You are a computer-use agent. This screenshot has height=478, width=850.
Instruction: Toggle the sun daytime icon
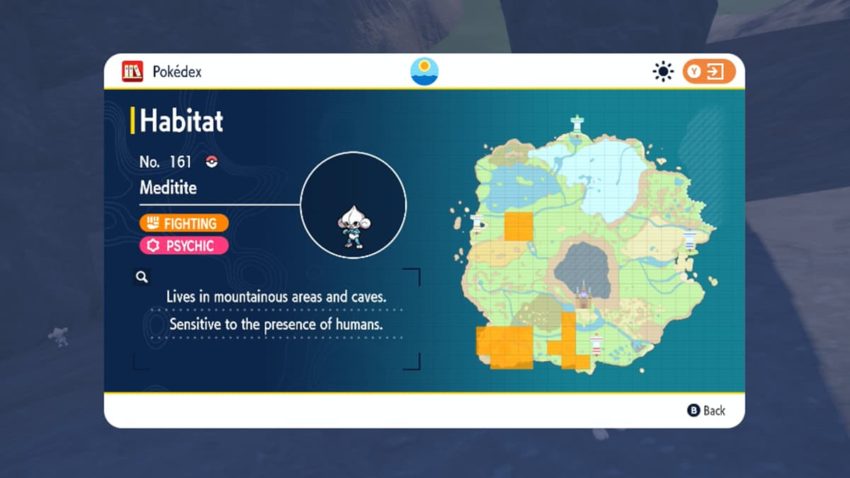[662, 72]
